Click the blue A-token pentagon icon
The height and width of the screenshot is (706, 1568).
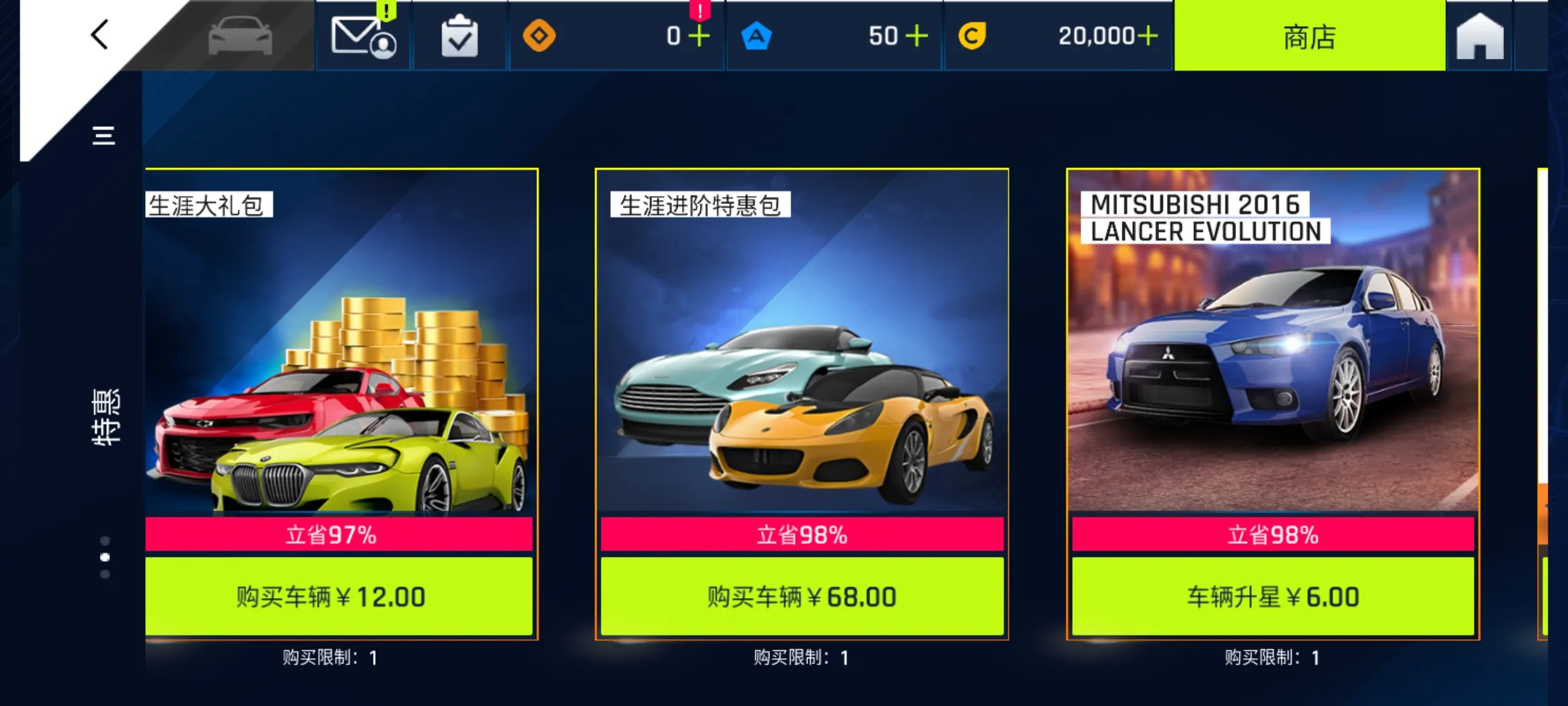coord(758,37)
